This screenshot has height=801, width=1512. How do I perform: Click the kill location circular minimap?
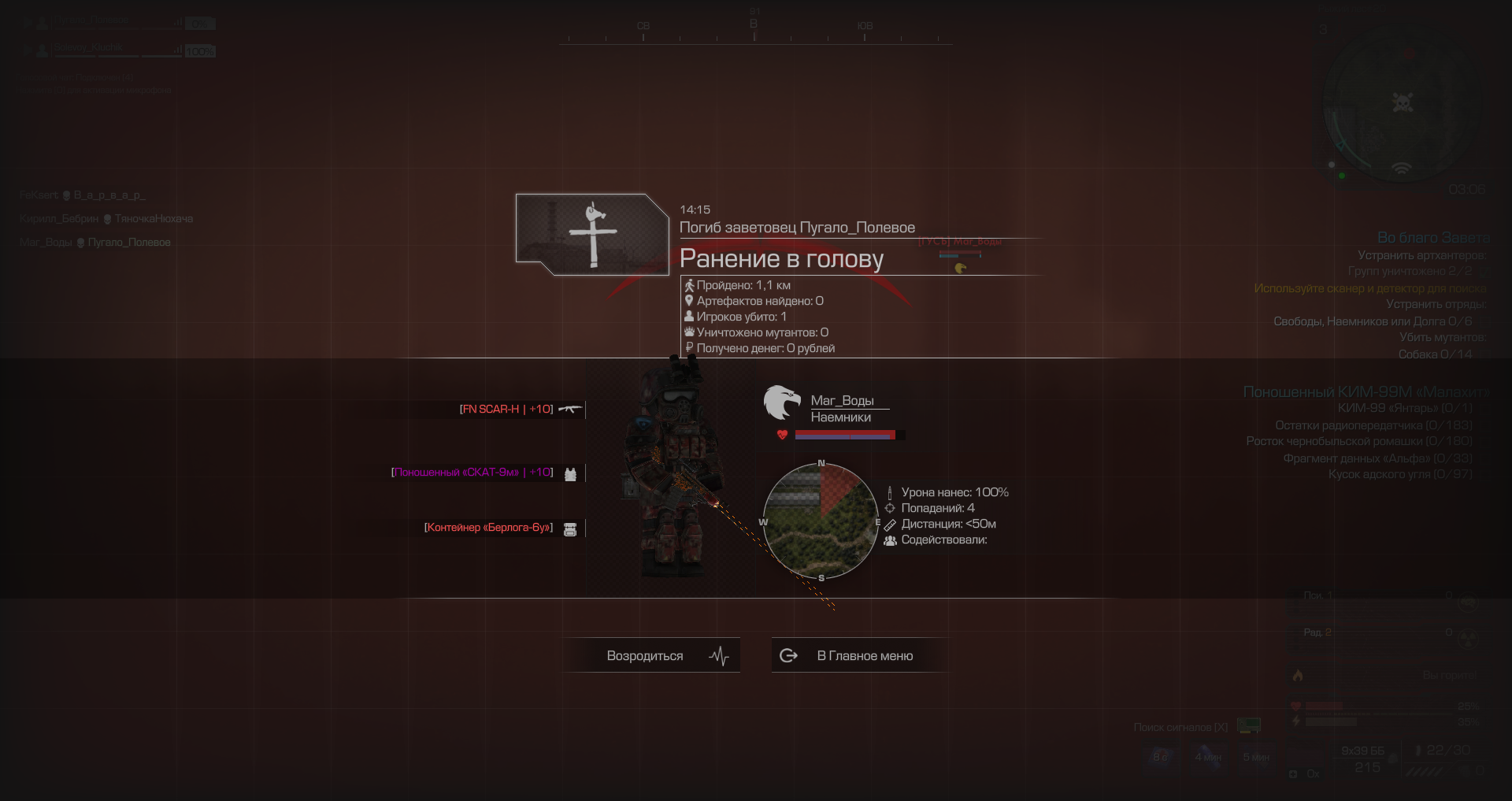[821, 521]
